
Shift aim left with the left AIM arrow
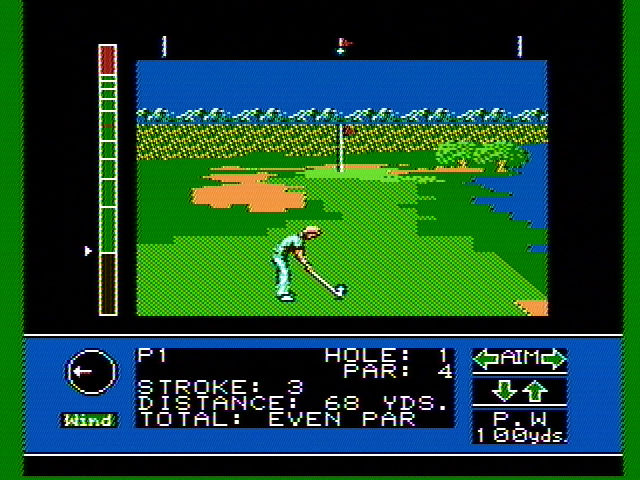(487, 358)
